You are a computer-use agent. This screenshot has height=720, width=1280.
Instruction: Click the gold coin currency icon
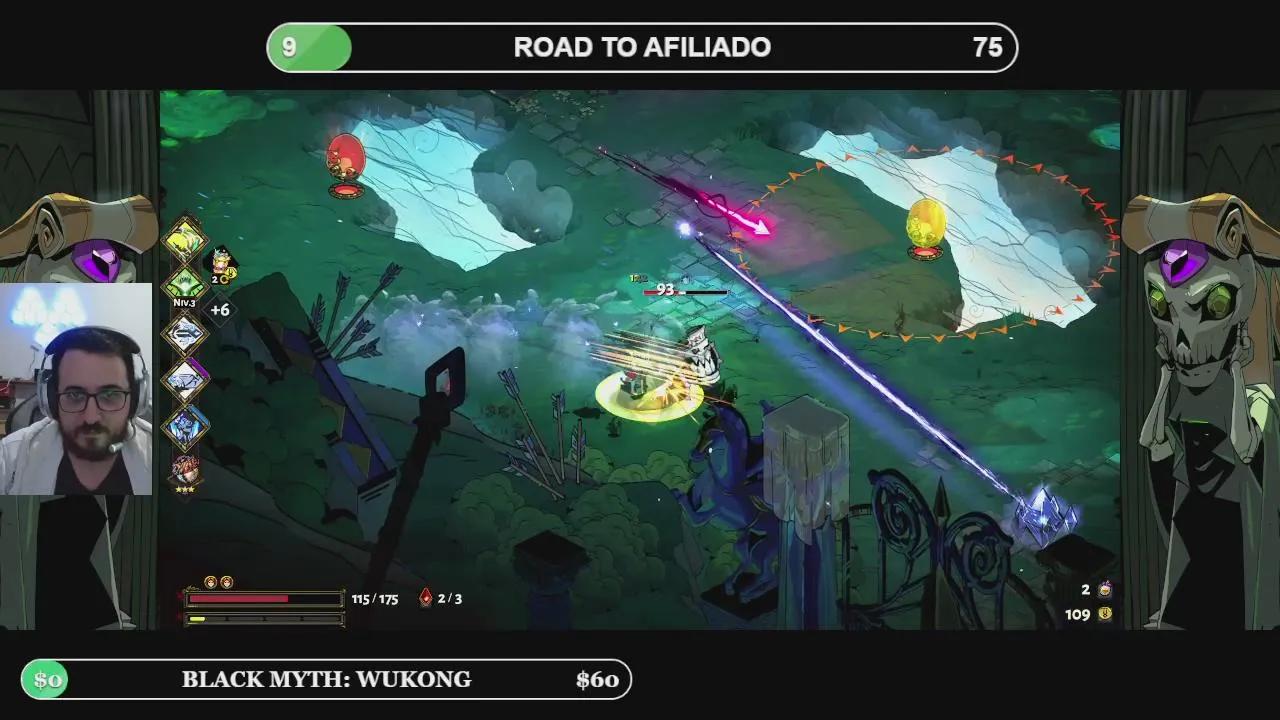1105,614
